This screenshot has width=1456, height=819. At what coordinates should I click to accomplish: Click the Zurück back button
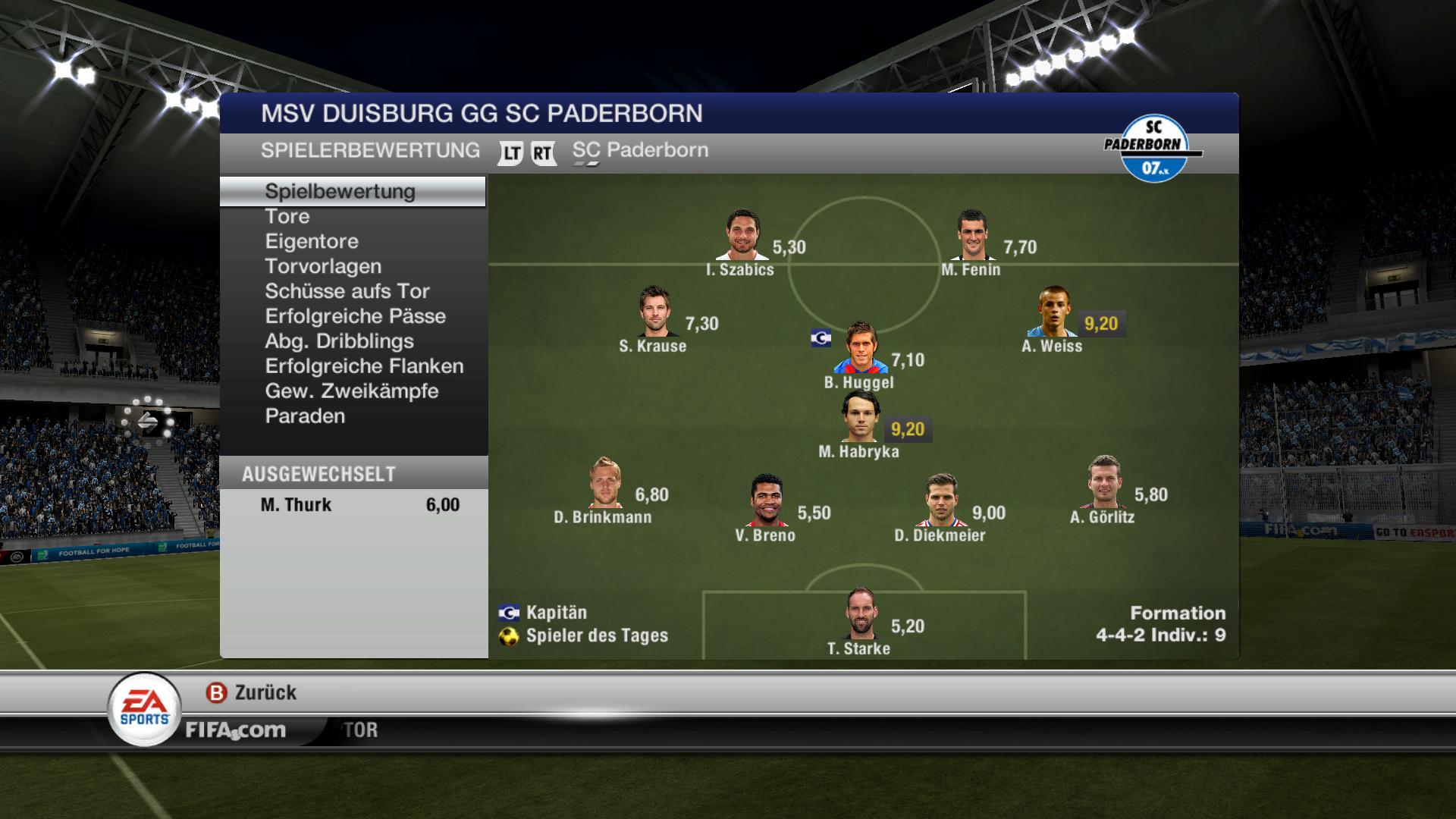click(252, 692)
